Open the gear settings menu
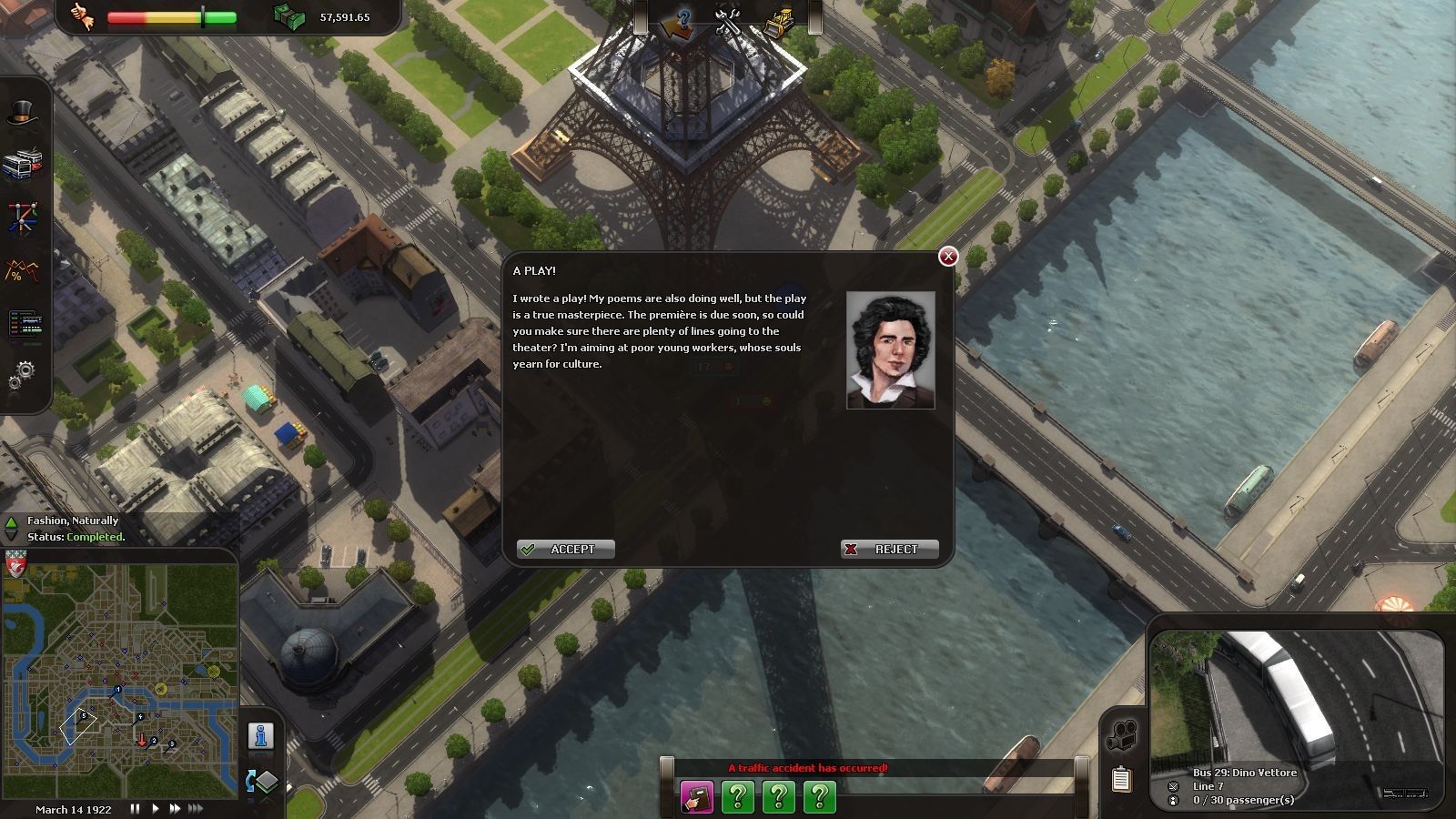Viewport: 1456px width, 819px height. coord(24,373)
